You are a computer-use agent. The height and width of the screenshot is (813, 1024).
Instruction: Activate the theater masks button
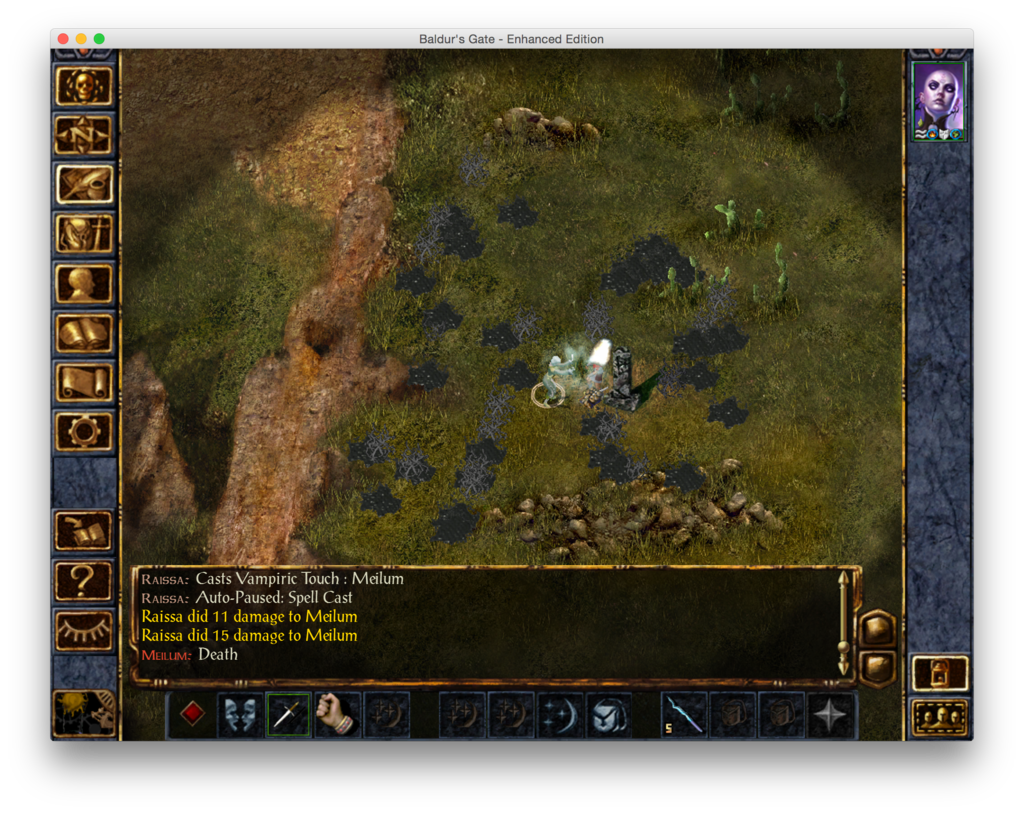pos(240,714)
